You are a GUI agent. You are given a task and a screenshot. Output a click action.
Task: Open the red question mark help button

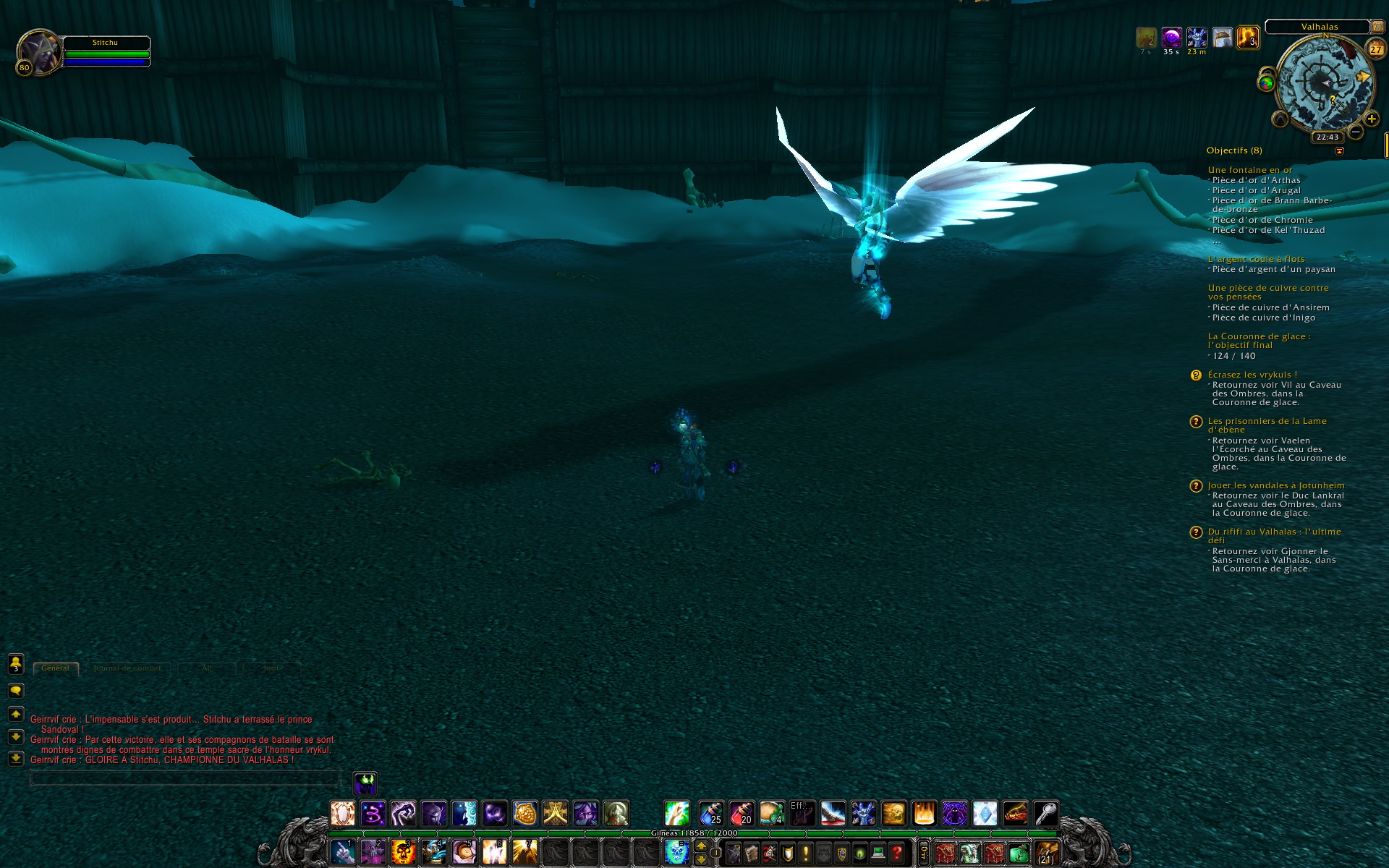(x=896, y=853)
